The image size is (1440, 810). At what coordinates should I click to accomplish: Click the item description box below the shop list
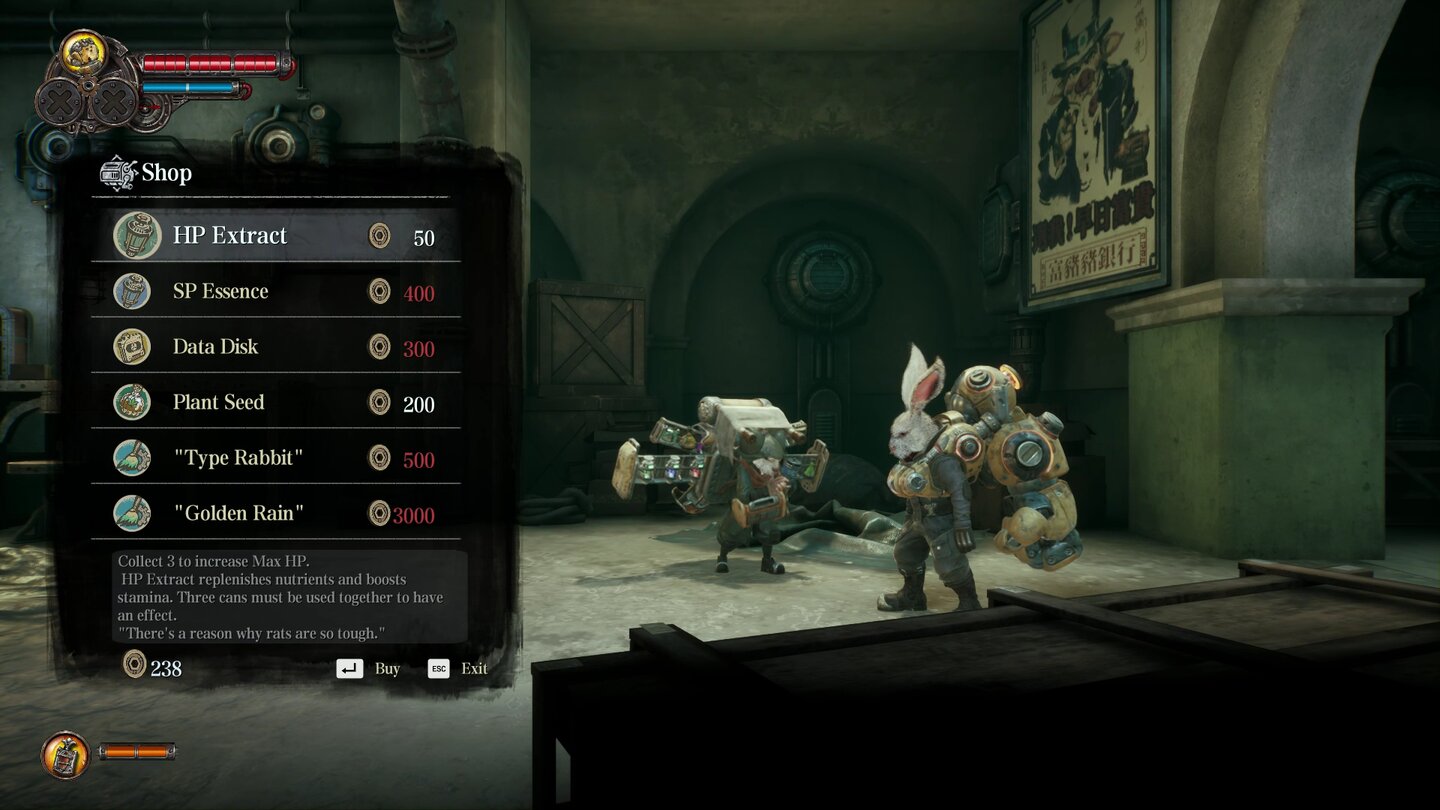point(283,595)
